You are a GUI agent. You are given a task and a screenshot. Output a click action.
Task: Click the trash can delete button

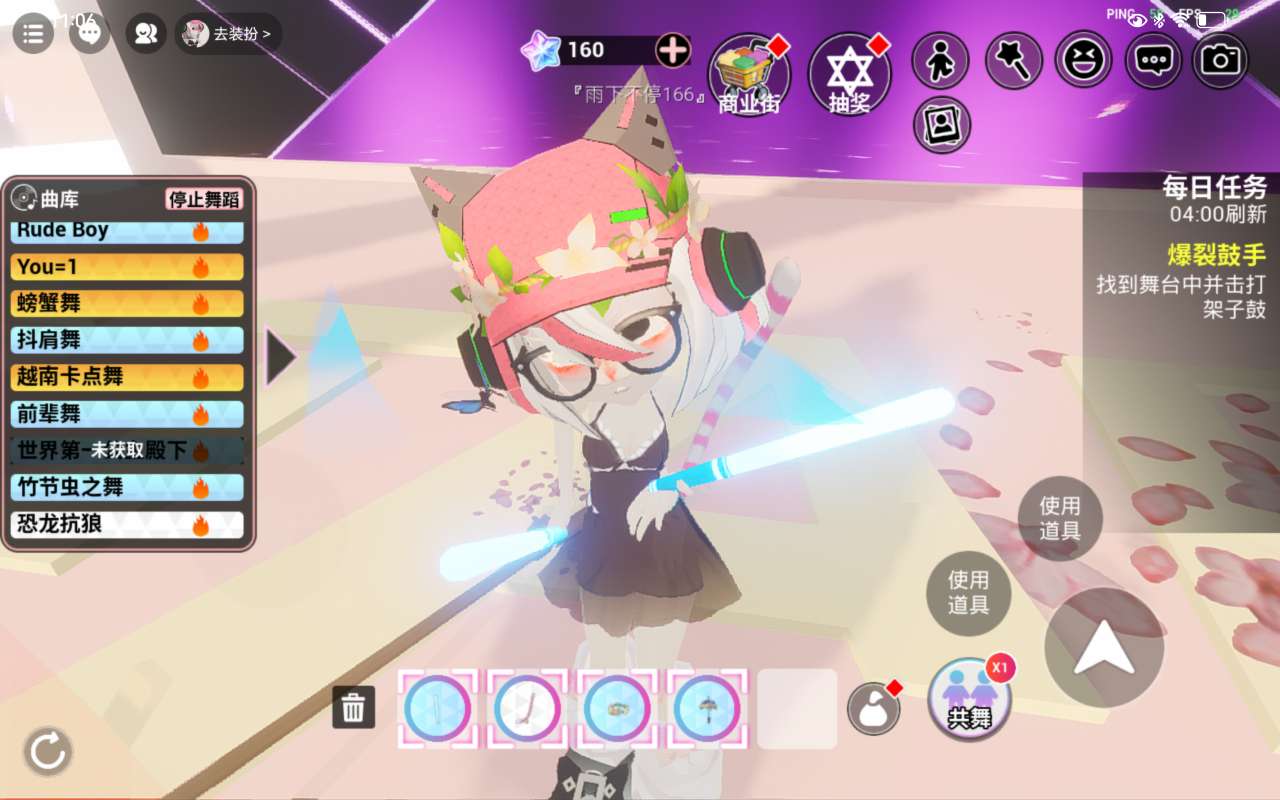353,707
